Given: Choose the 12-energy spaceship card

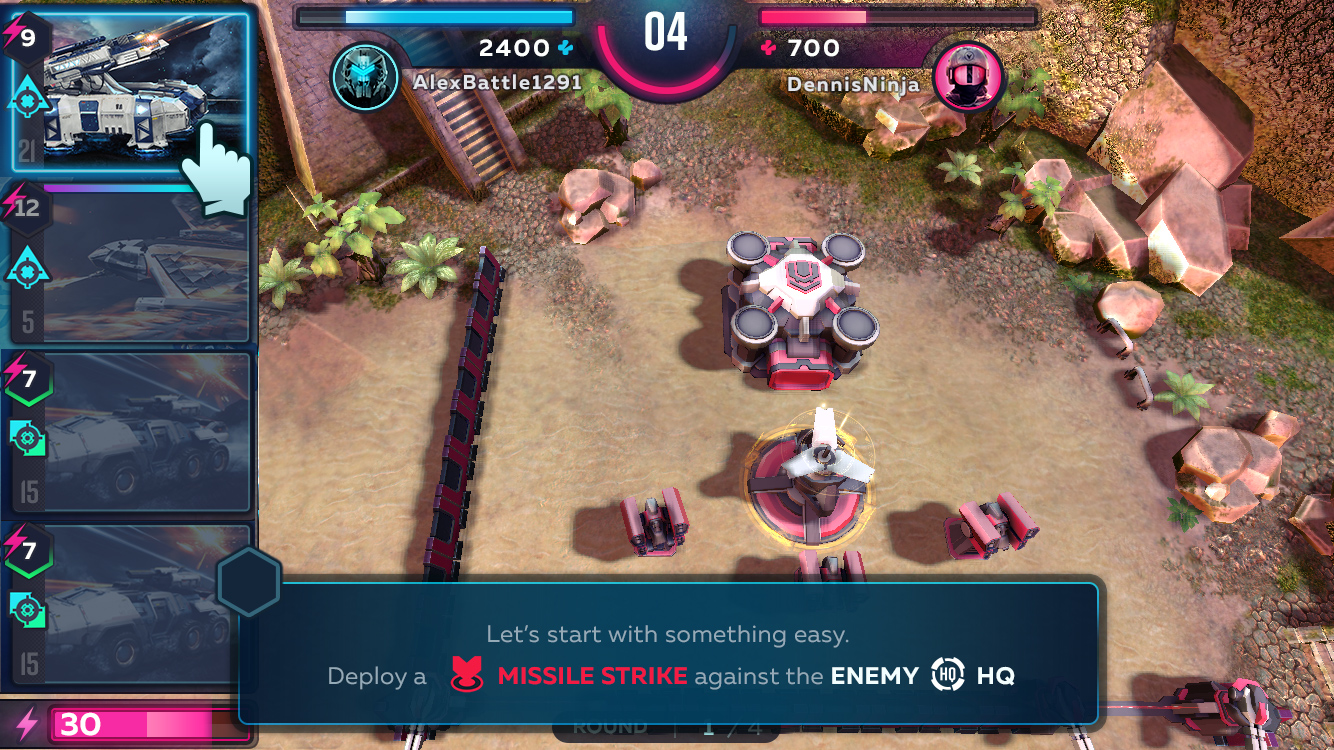Looking at the screenshot, I should 130,265.
